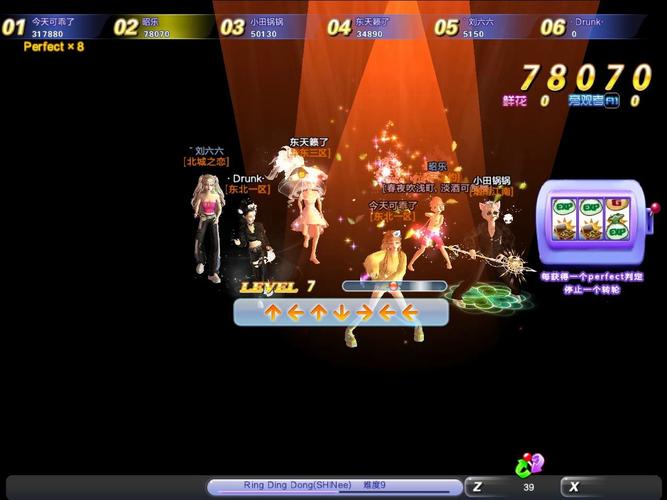Select the rank 05 player 刘六六

point(484,27)
